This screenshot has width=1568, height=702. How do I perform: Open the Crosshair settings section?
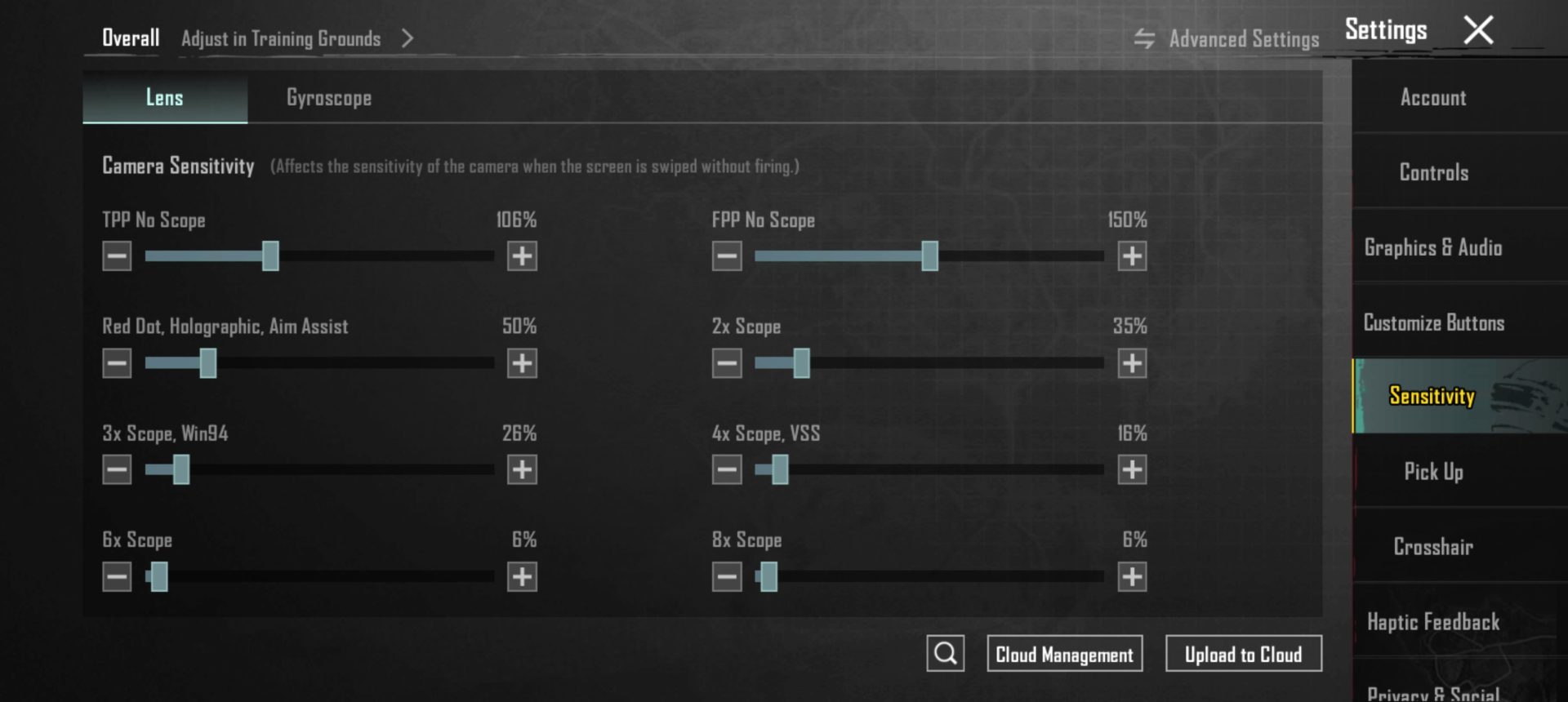1432,547
